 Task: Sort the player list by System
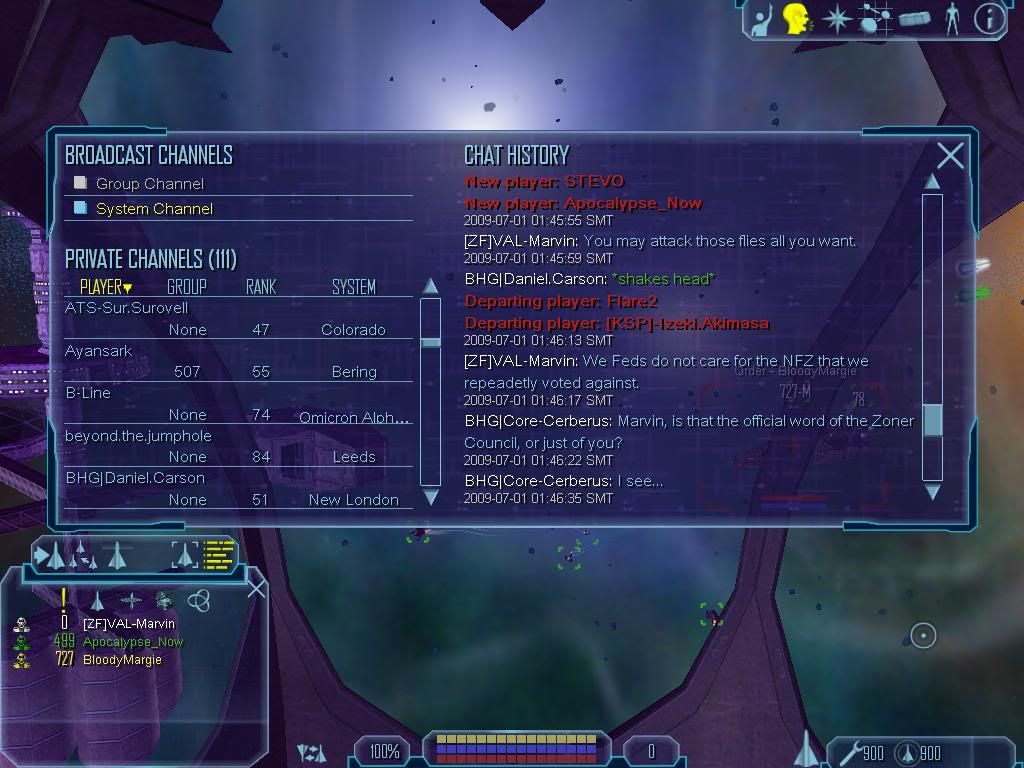pos(353,287)
